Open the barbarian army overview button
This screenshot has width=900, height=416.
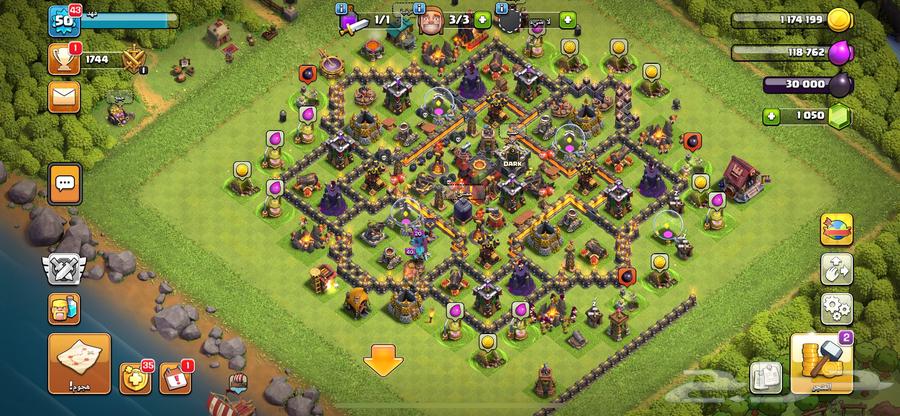(x=64, y=309)
